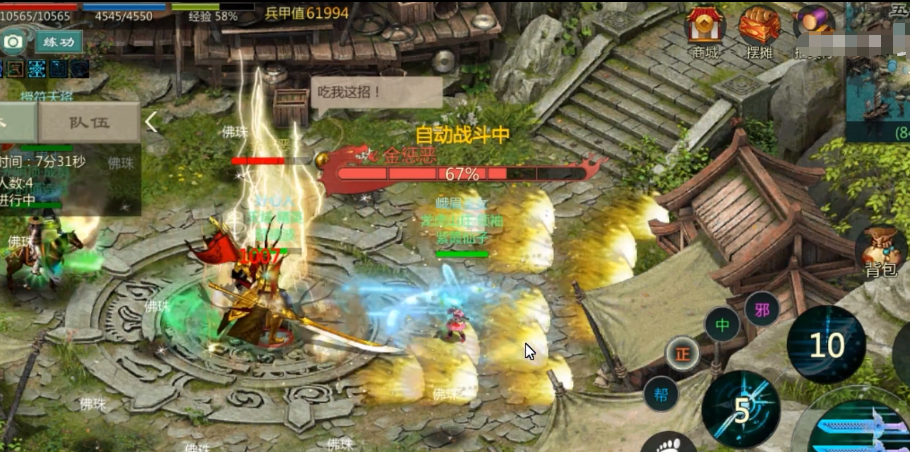
Task: Use the skill on 5-second cooldown
Action: click(x=741, y=409)
